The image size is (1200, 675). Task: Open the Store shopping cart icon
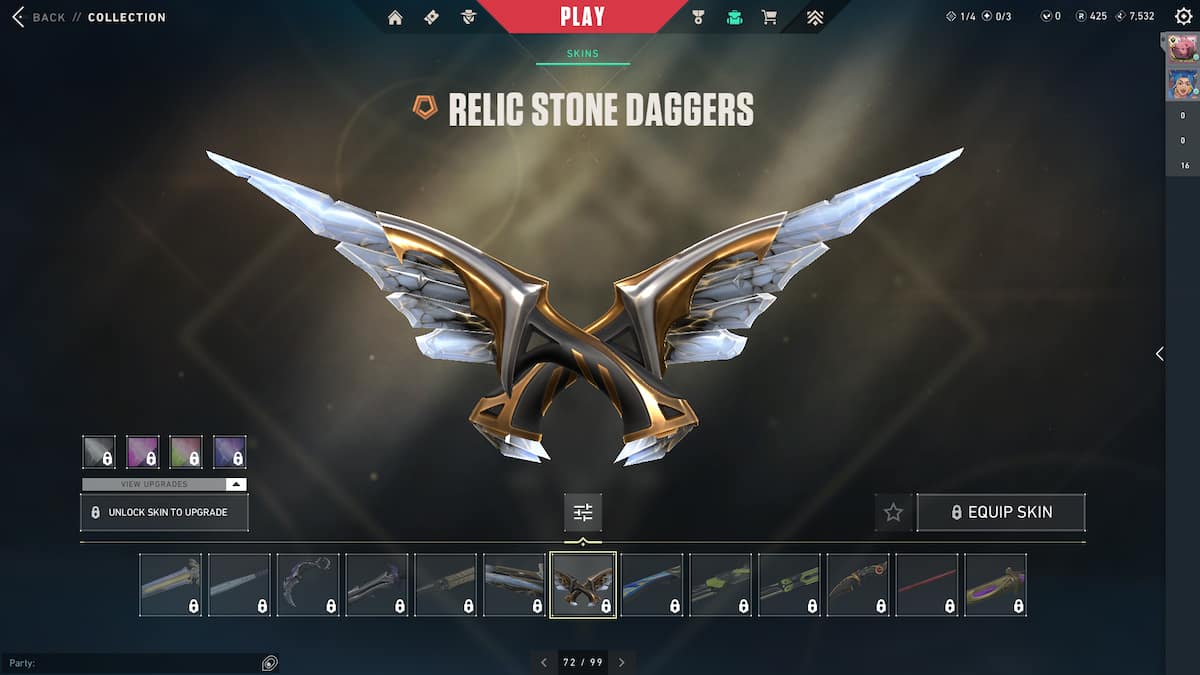(769, 17)
